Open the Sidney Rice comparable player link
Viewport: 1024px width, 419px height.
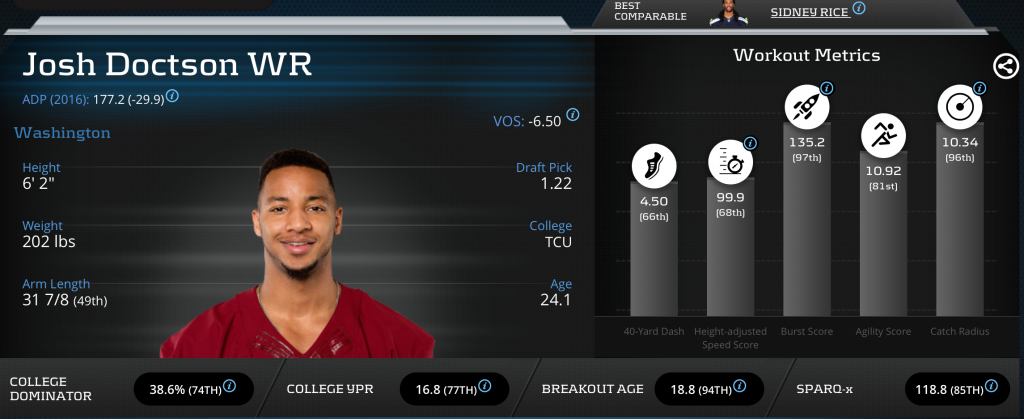[x=810, y=12]
